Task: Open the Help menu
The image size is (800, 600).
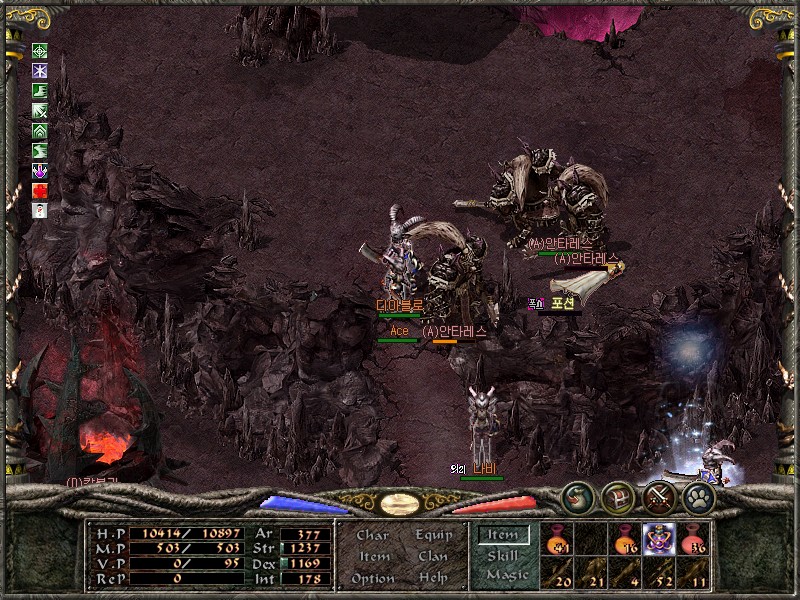Action: pos(433,578)
